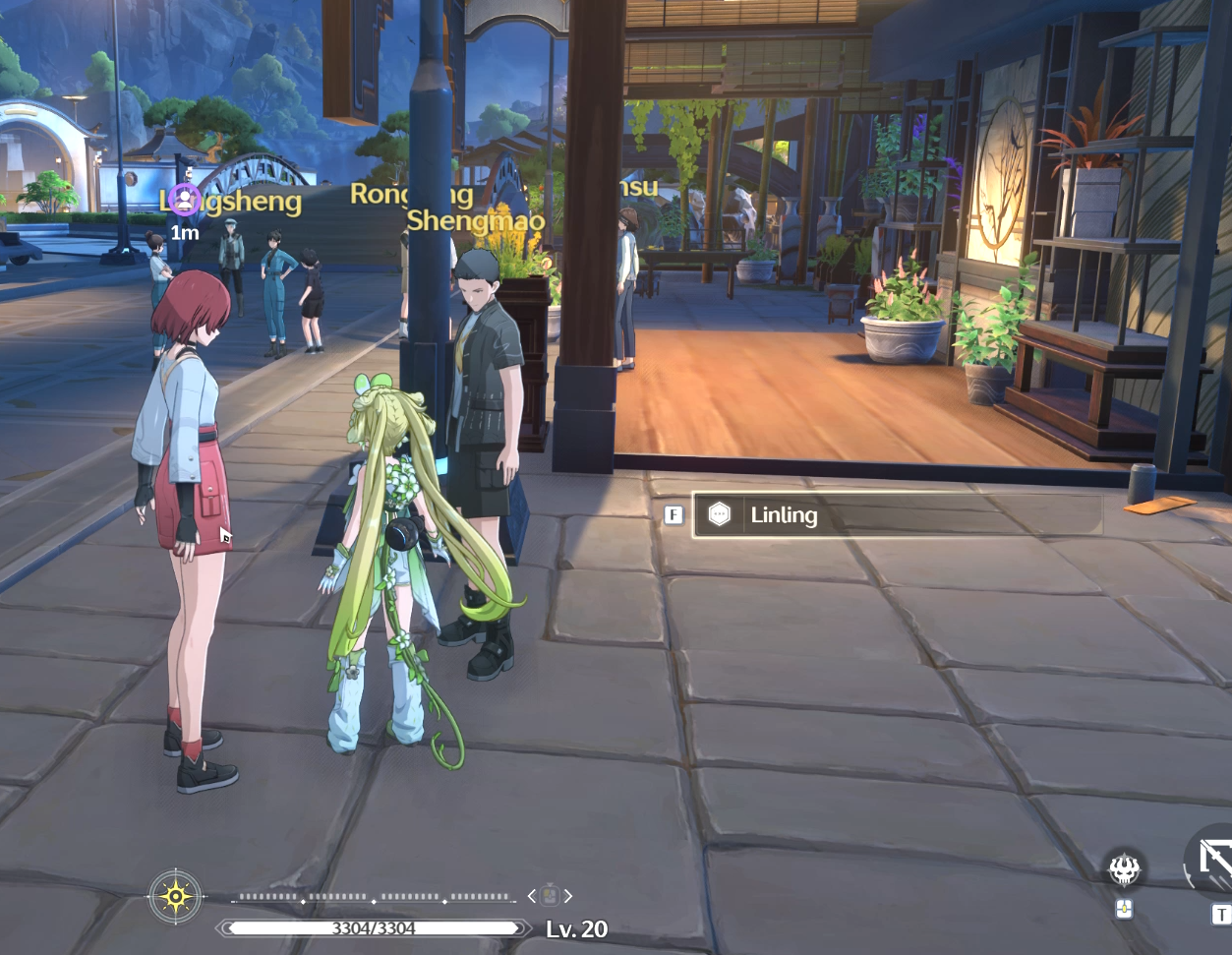
Task: Click the horned skull target-lock icon
Action: [1124, 869]
